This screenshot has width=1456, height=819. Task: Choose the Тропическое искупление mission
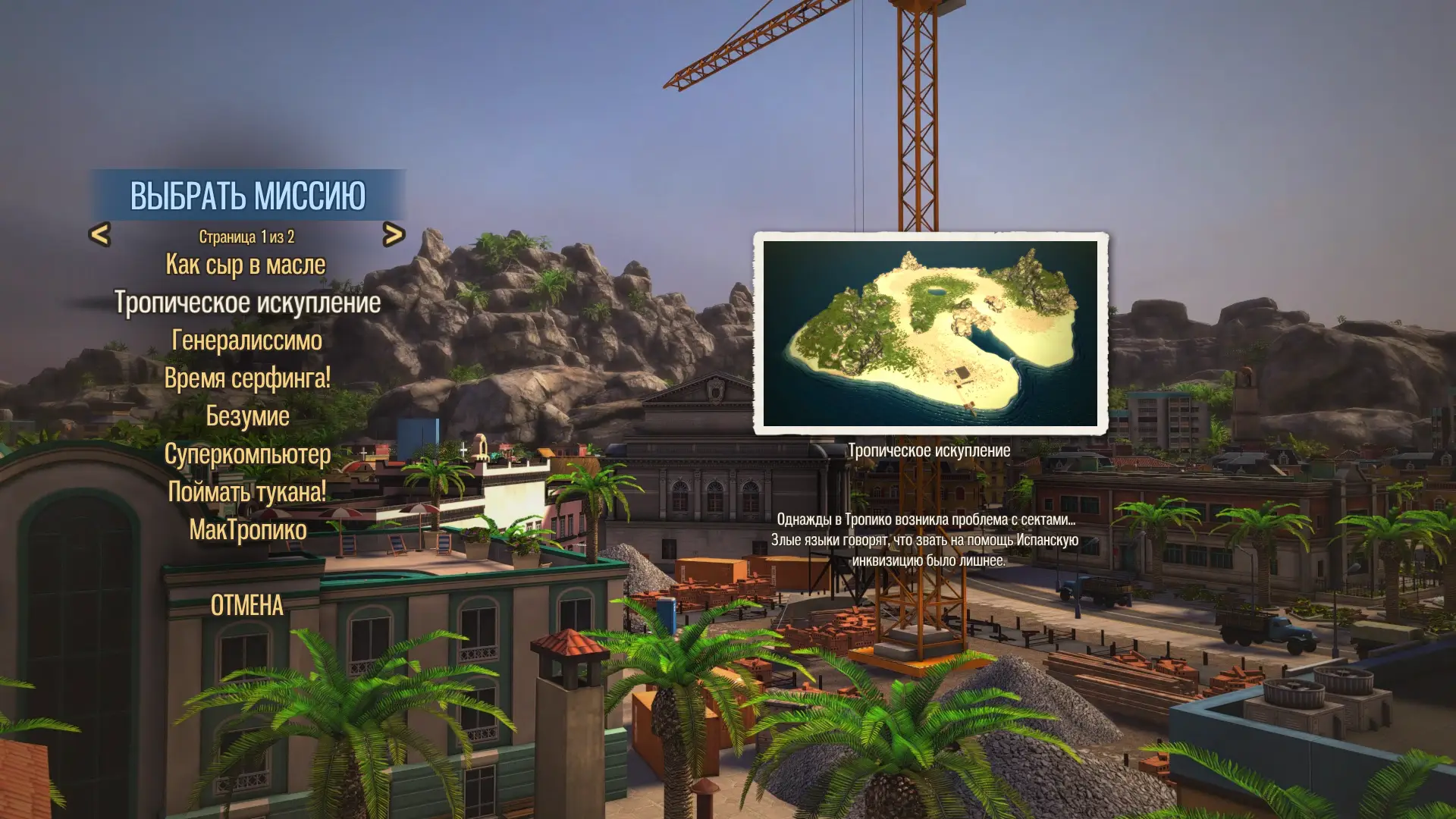click(247, 303)
